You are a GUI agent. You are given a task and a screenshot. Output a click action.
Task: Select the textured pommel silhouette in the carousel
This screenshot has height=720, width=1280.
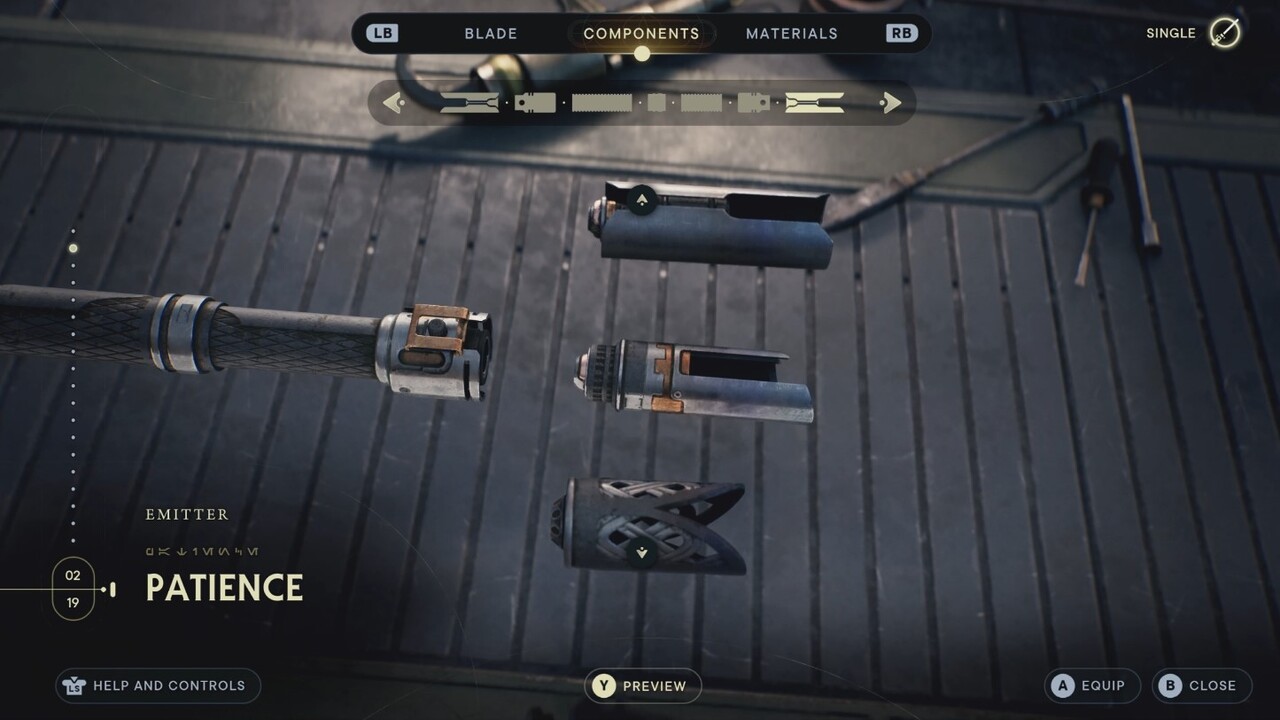click(x=703, y=101)
